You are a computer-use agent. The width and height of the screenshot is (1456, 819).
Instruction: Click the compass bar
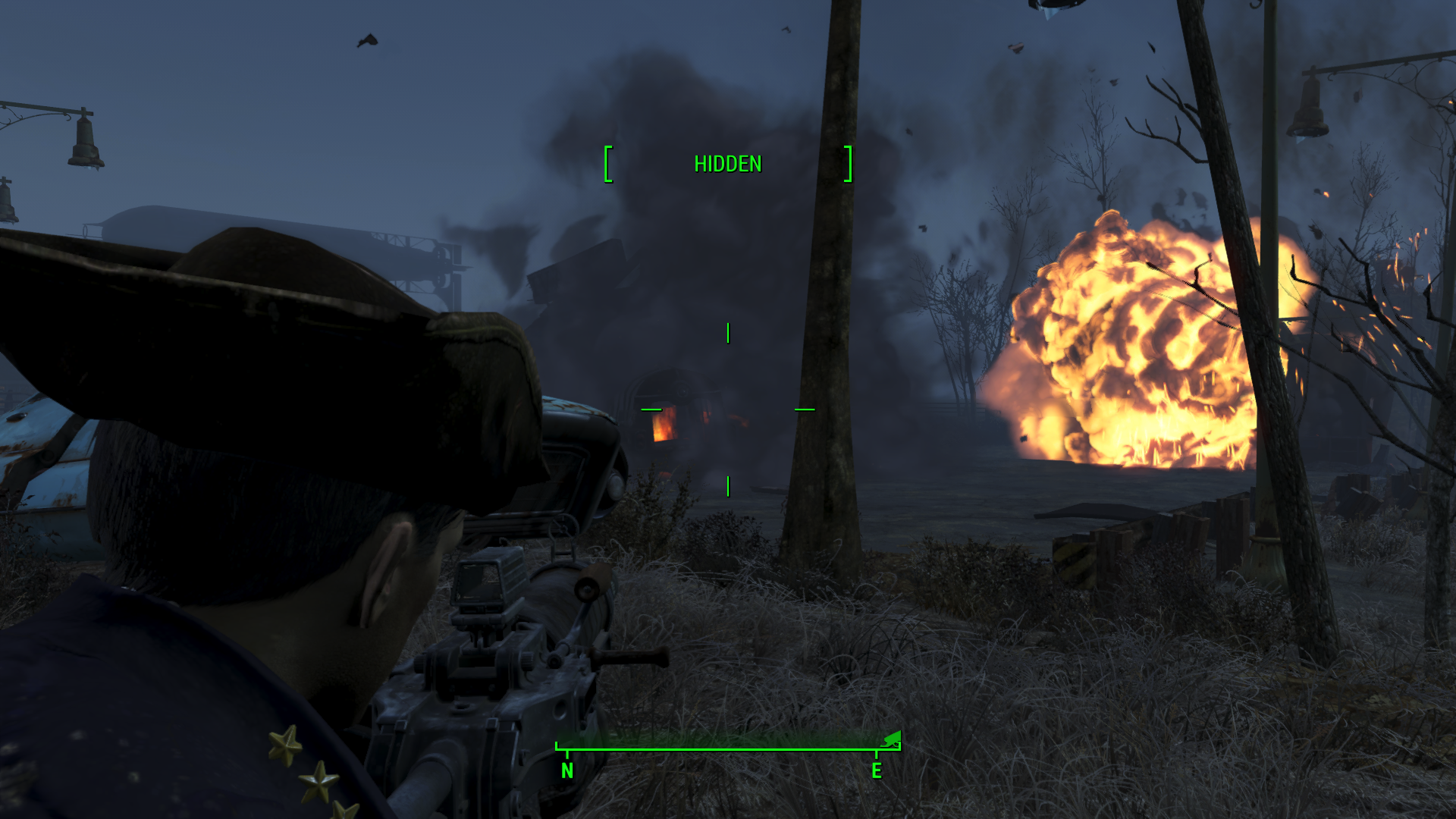point(726,748)
